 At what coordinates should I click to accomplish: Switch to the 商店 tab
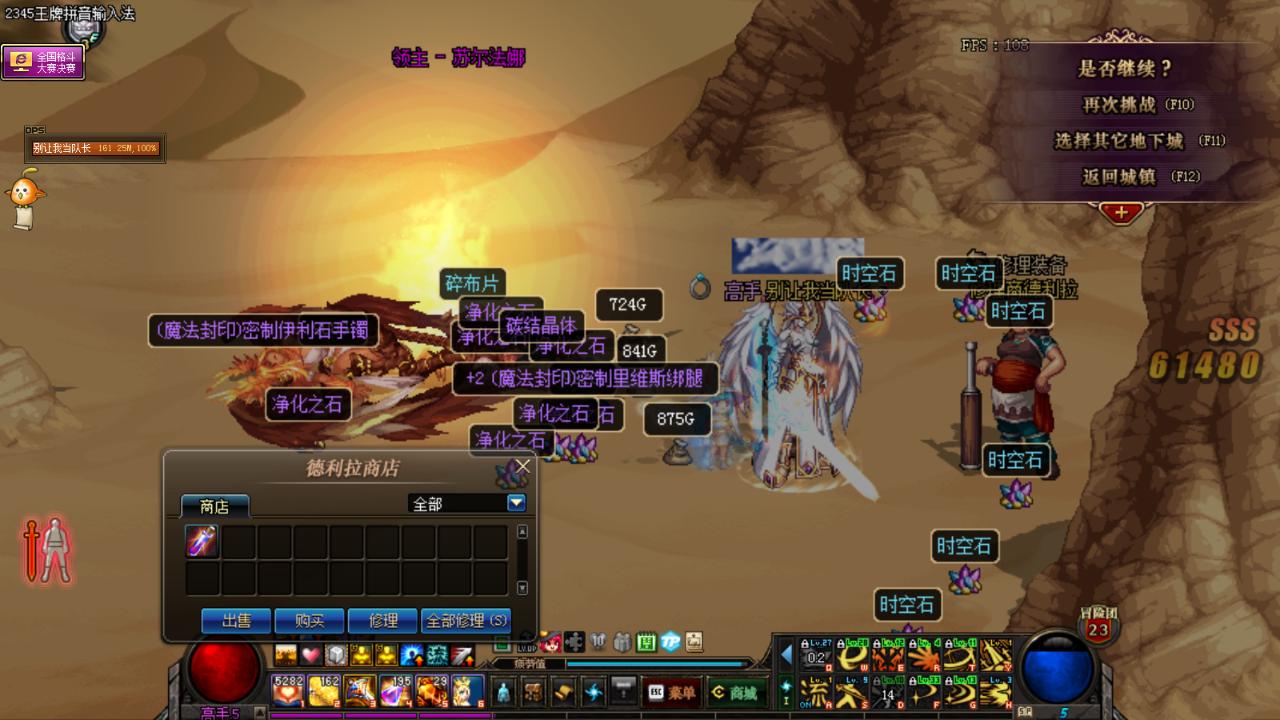point(215,506)
